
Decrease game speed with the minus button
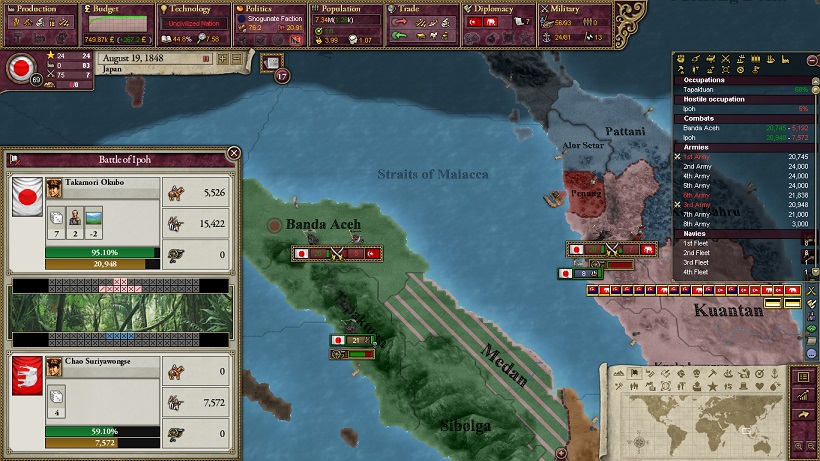(x=237, y=59)
